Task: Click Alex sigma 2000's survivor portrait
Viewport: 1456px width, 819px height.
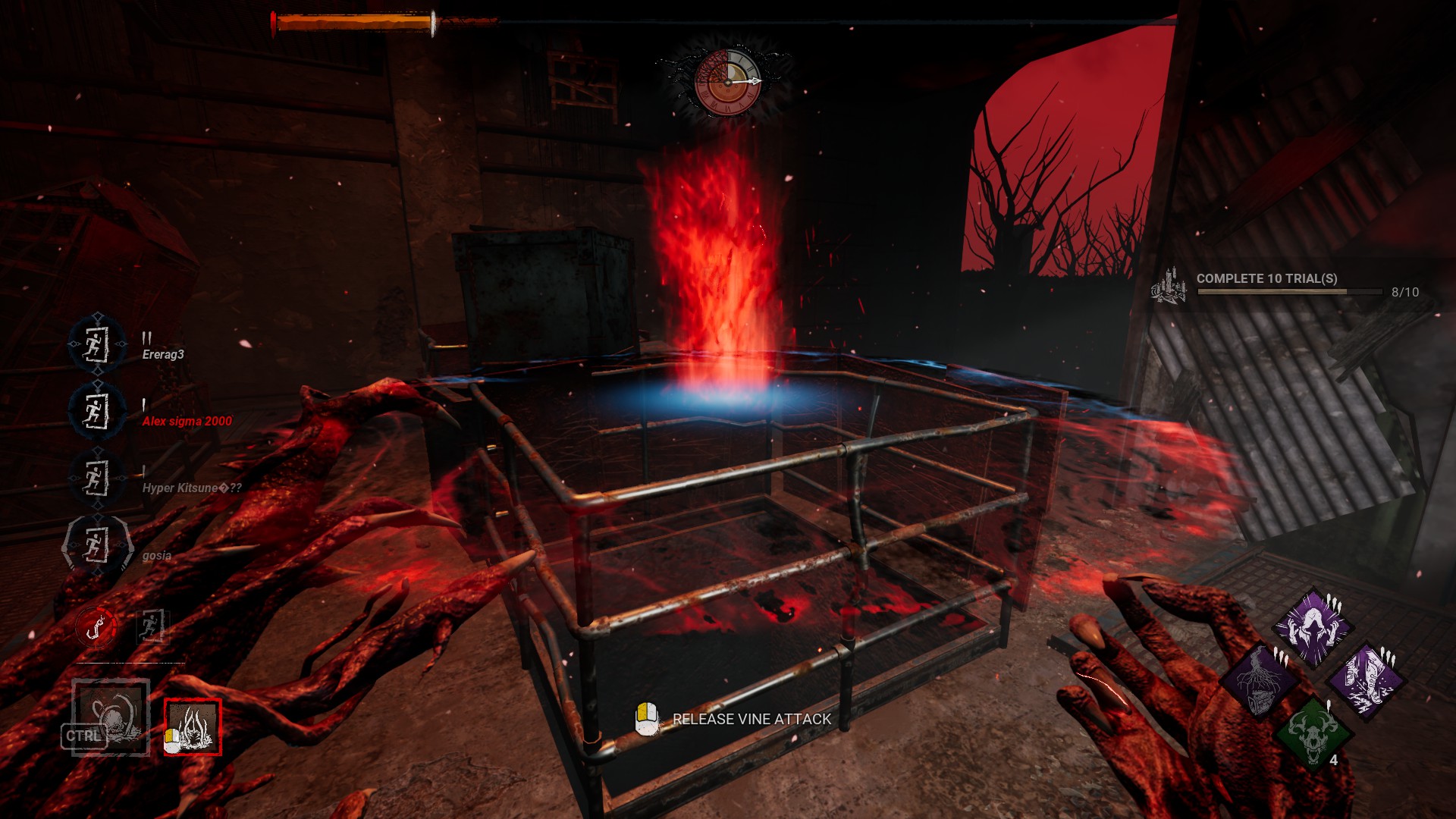Action: pyautogui.click(x=96, y=412)
